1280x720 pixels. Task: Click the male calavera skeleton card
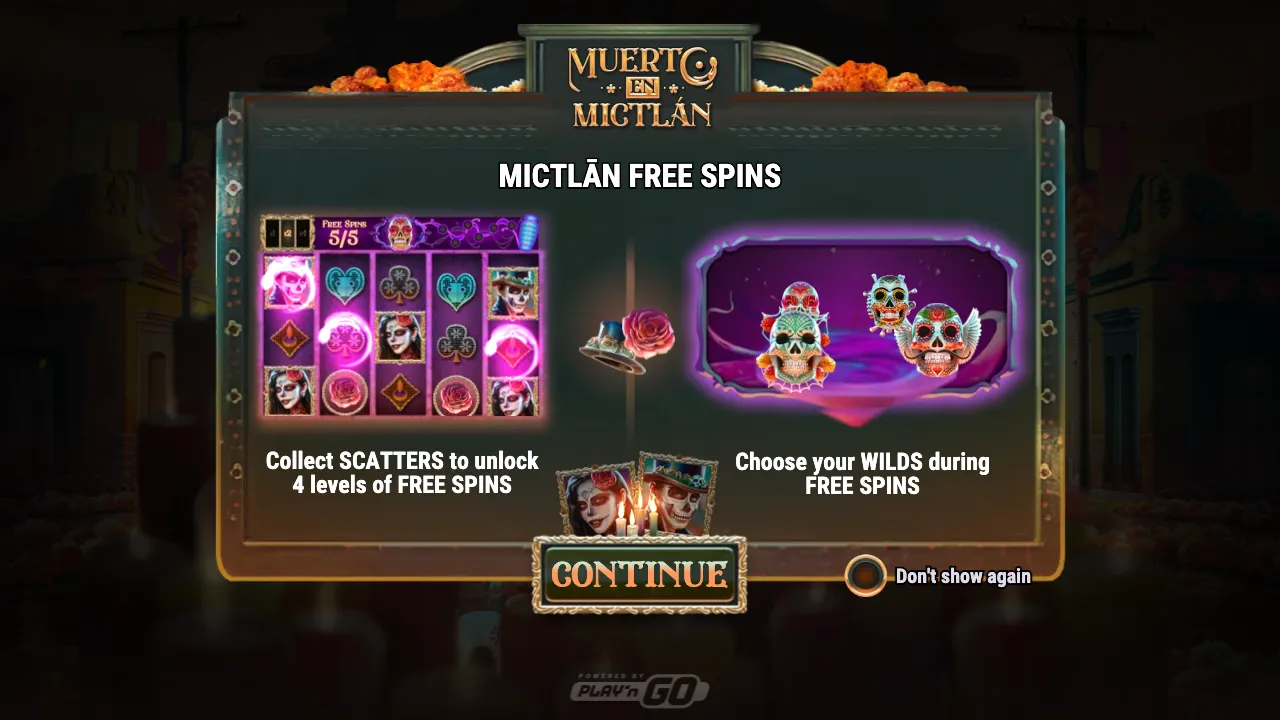coord(680,495)
